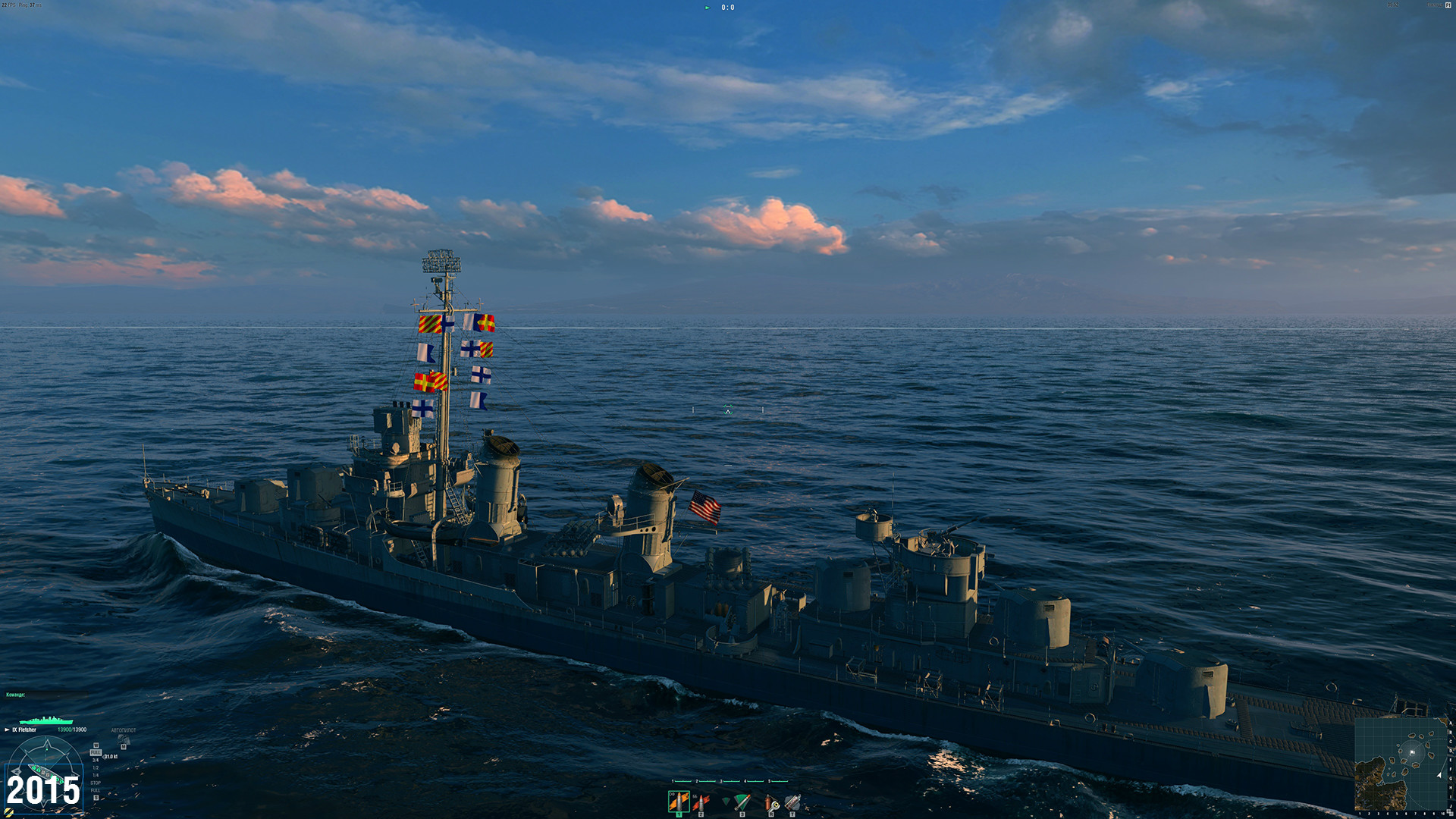Activate the Damage Control Party consumable

pos(771,802)
